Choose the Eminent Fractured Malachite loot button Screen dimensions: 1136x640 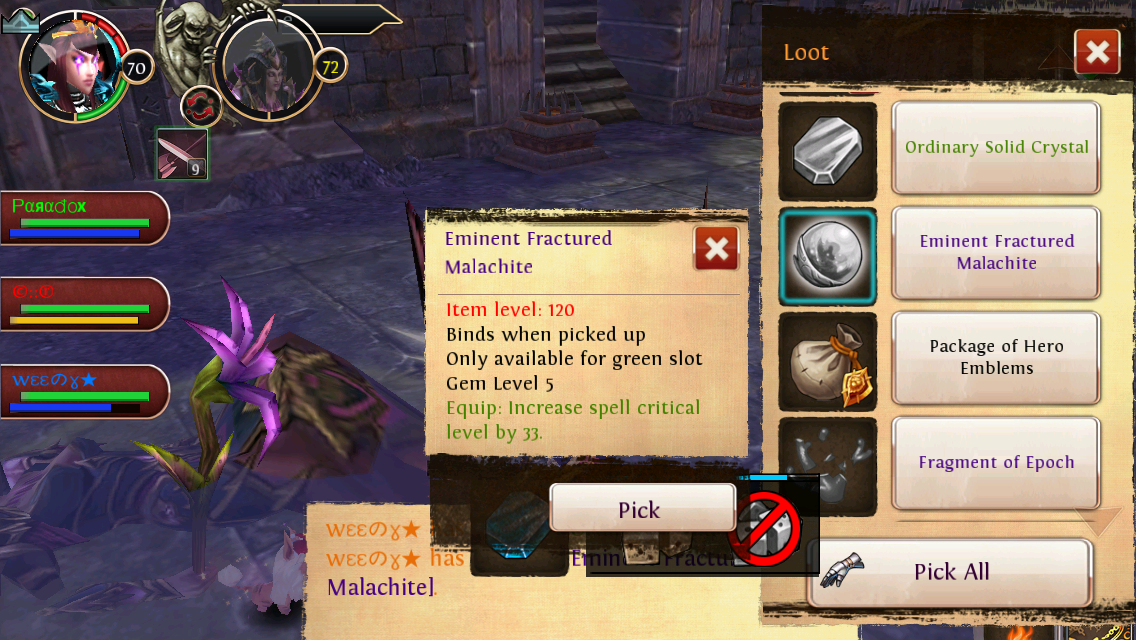[x=996, y=252]
